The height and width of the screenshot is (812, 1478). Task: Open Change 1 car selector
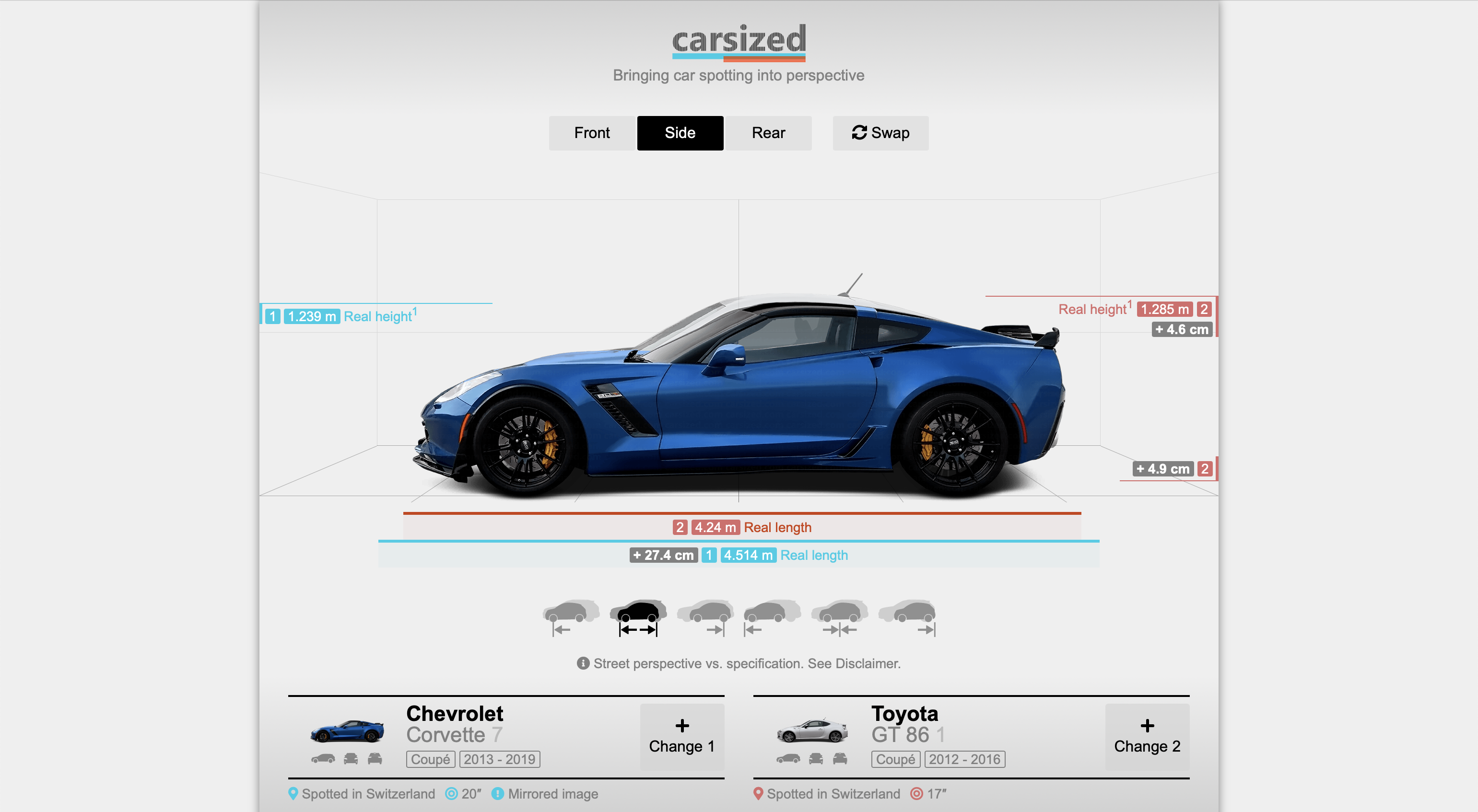681,737
